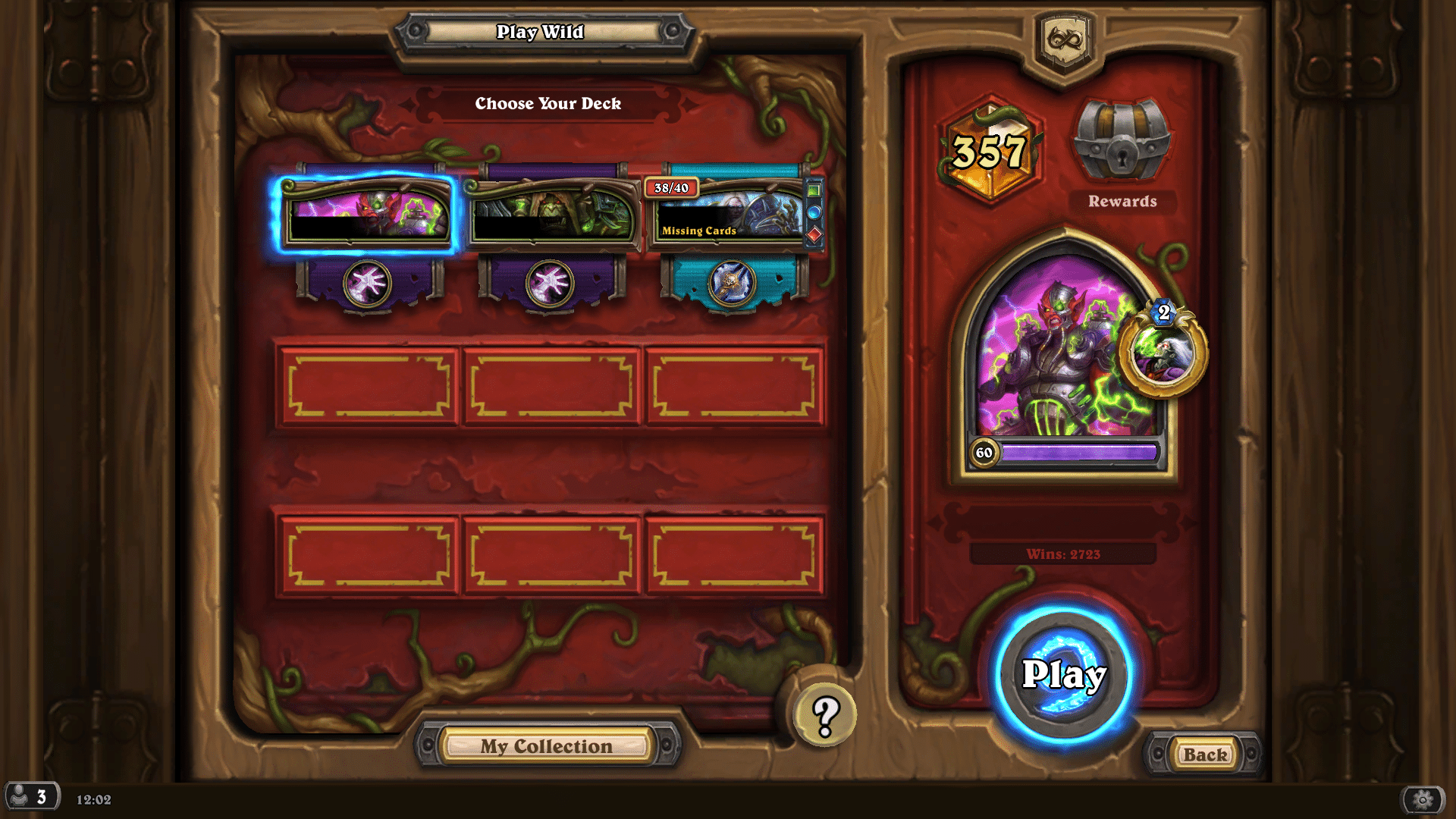The width and height of the screenshot is (1456, 819).
Task: Click the hero power circle on portrait
Action: pyautogui.click(x=1162, y=351)
